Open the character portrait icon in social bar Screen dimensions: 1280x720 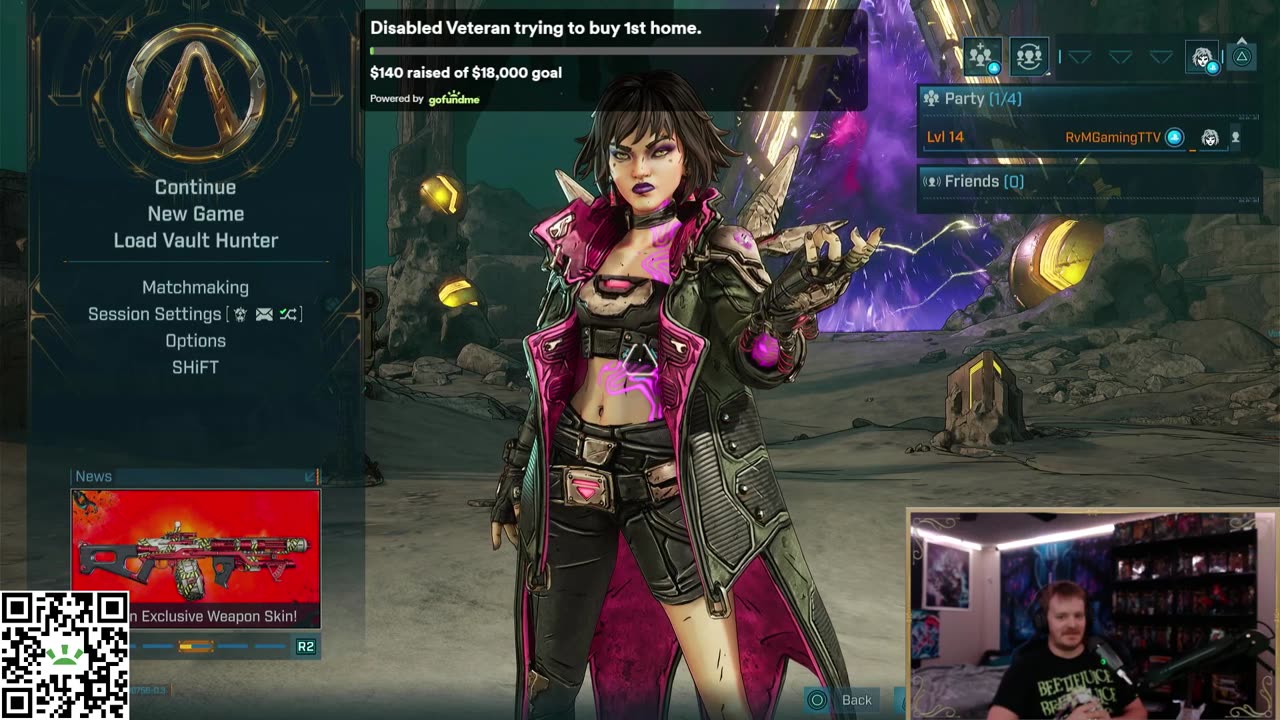point(1203,58)
